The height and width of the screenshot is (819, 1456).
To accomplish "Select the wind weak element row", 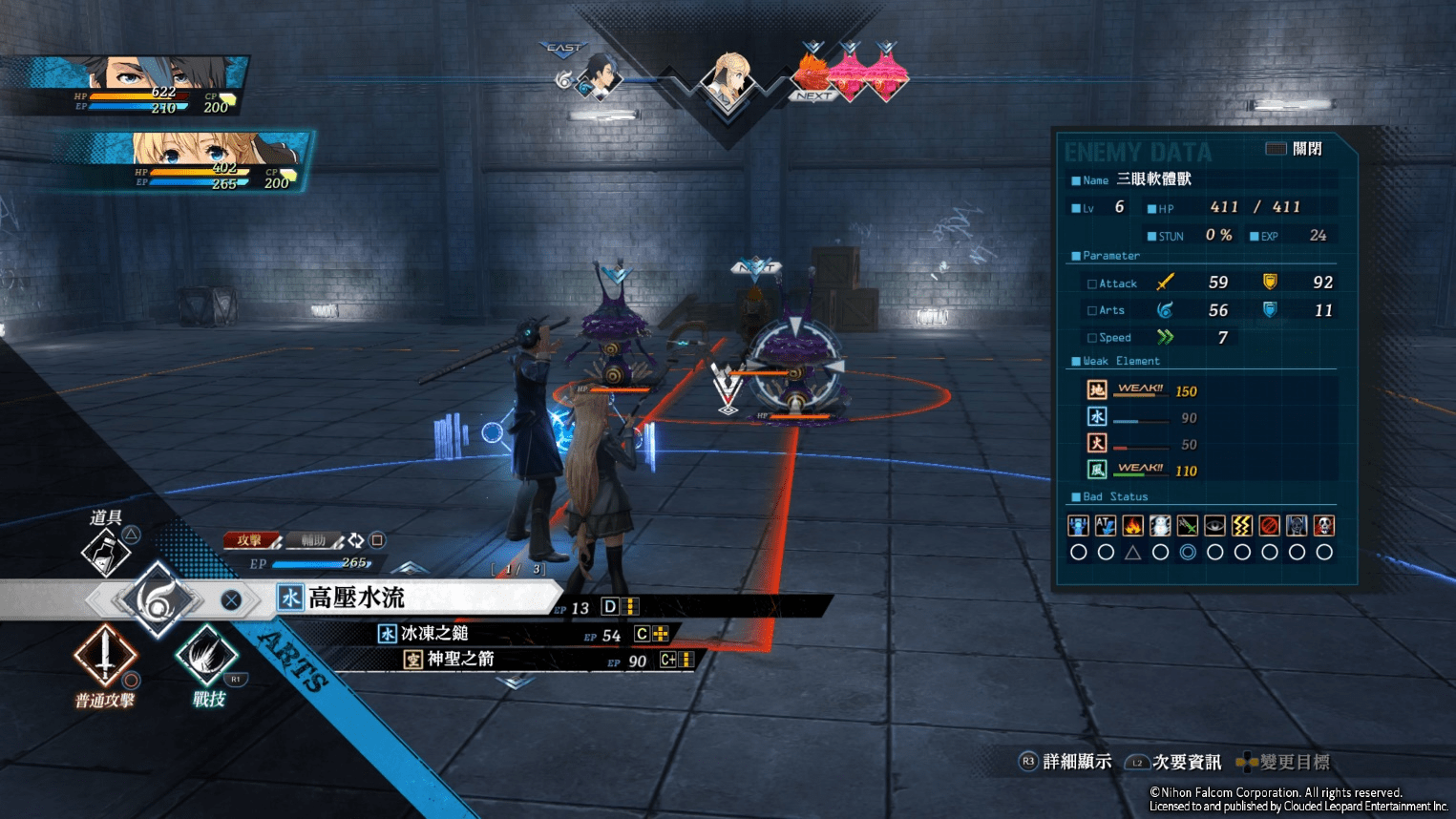I will click(1141, 470).
